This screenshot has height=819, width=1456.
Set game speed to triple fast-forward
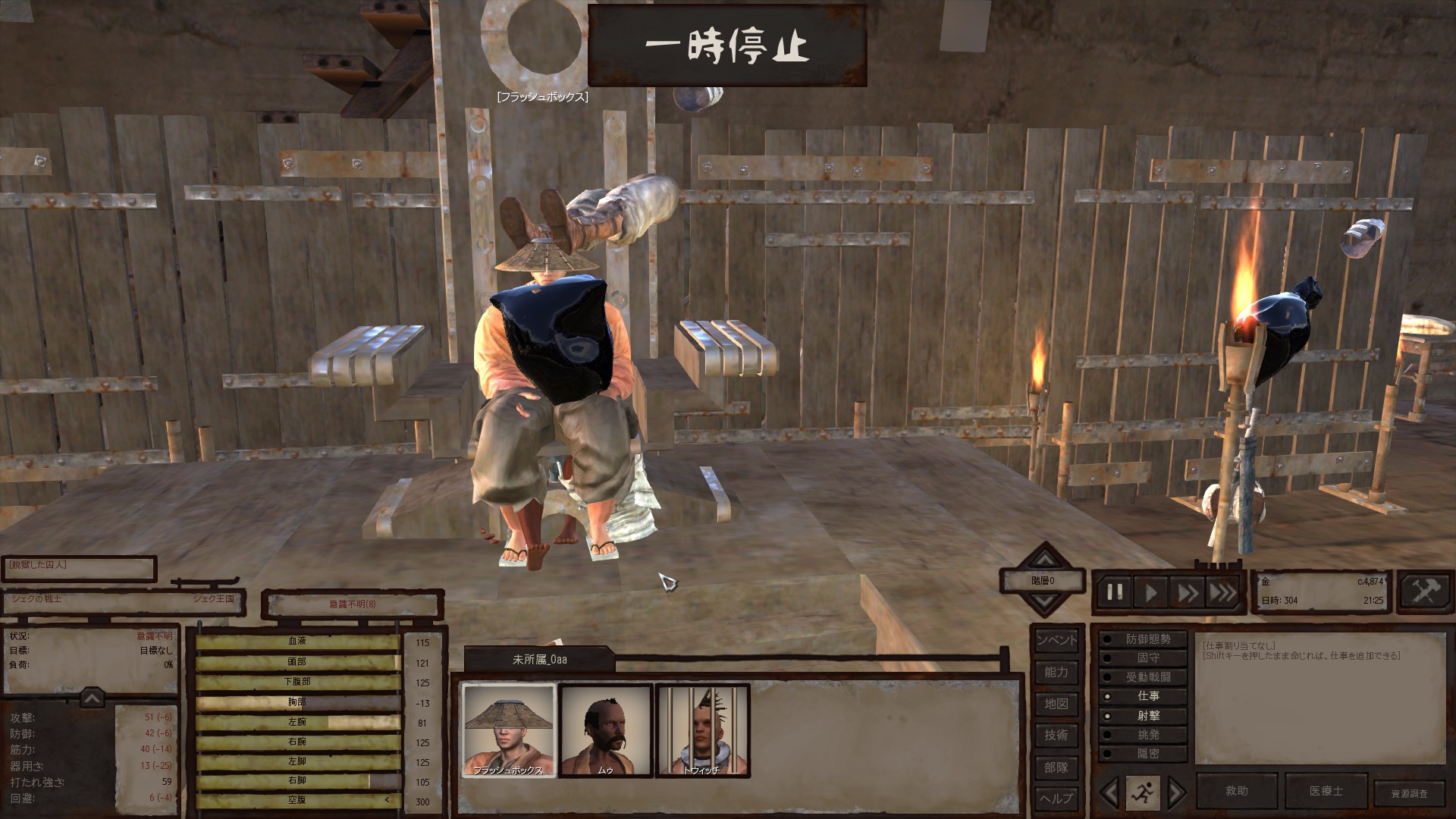1222,592
